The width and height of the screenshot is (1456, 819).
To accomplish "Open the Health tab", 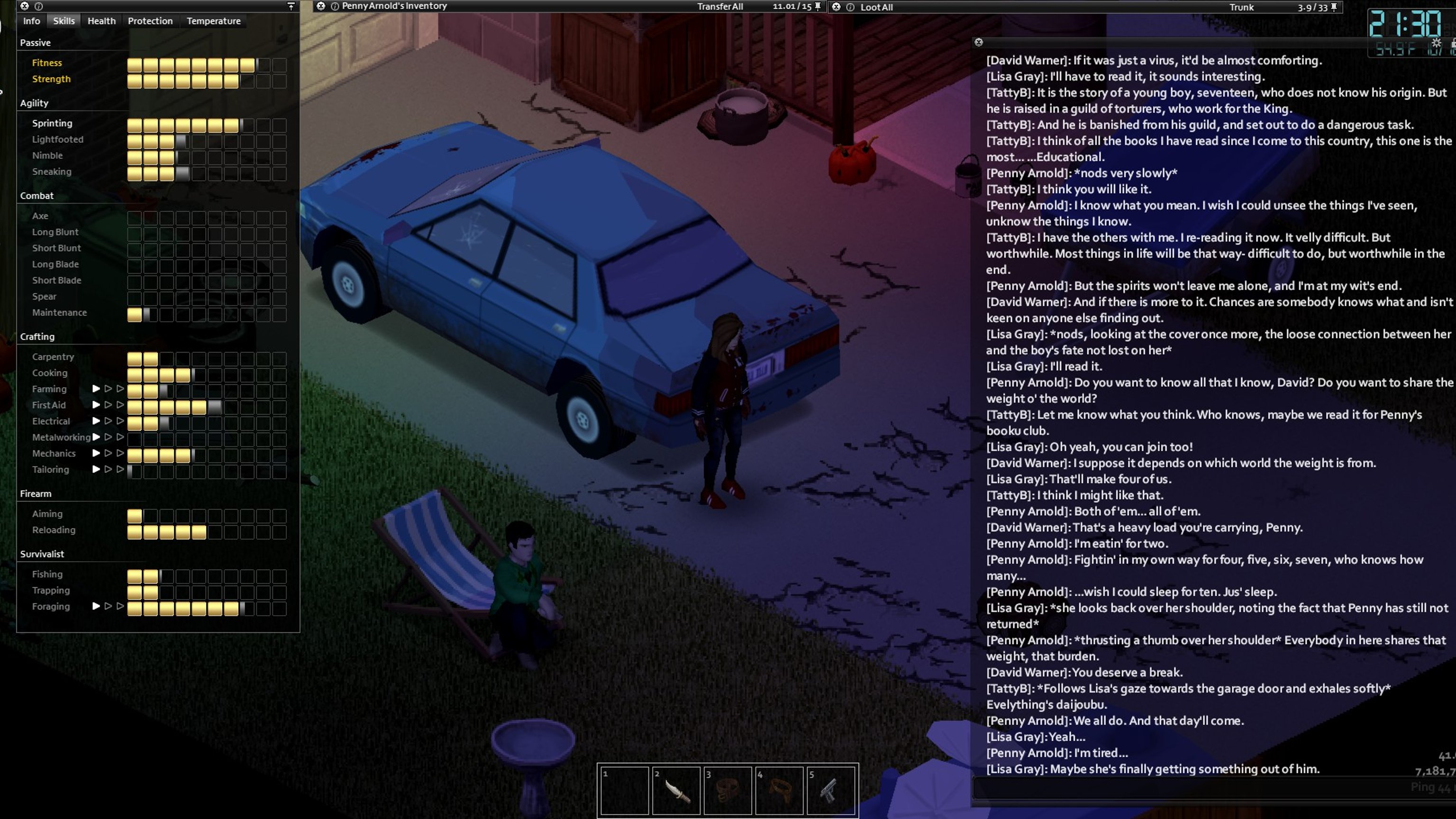I will (x=101, y=21).
